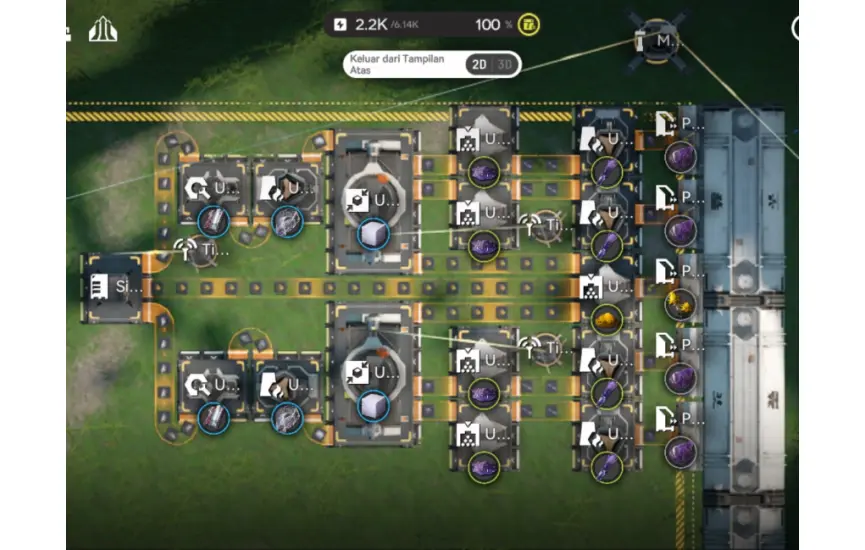This screenshot has width=865, height=550.
Task: Switch the view to 3D
Action: point(505,65)
